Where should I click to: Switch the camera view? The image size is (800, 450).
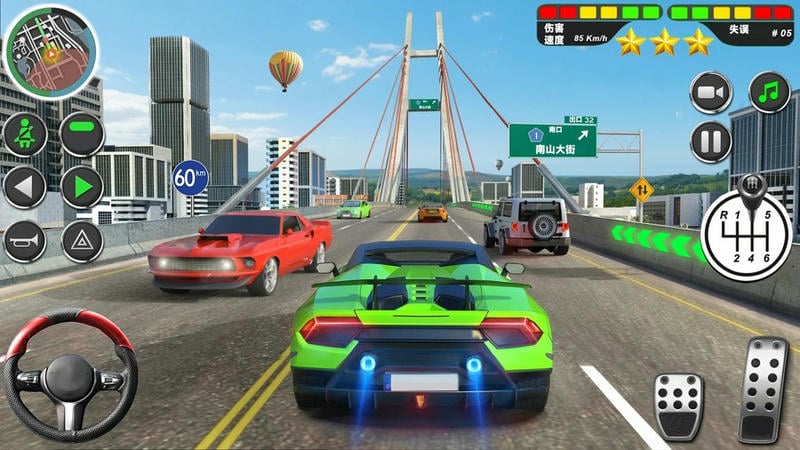[x=711, y=93]
